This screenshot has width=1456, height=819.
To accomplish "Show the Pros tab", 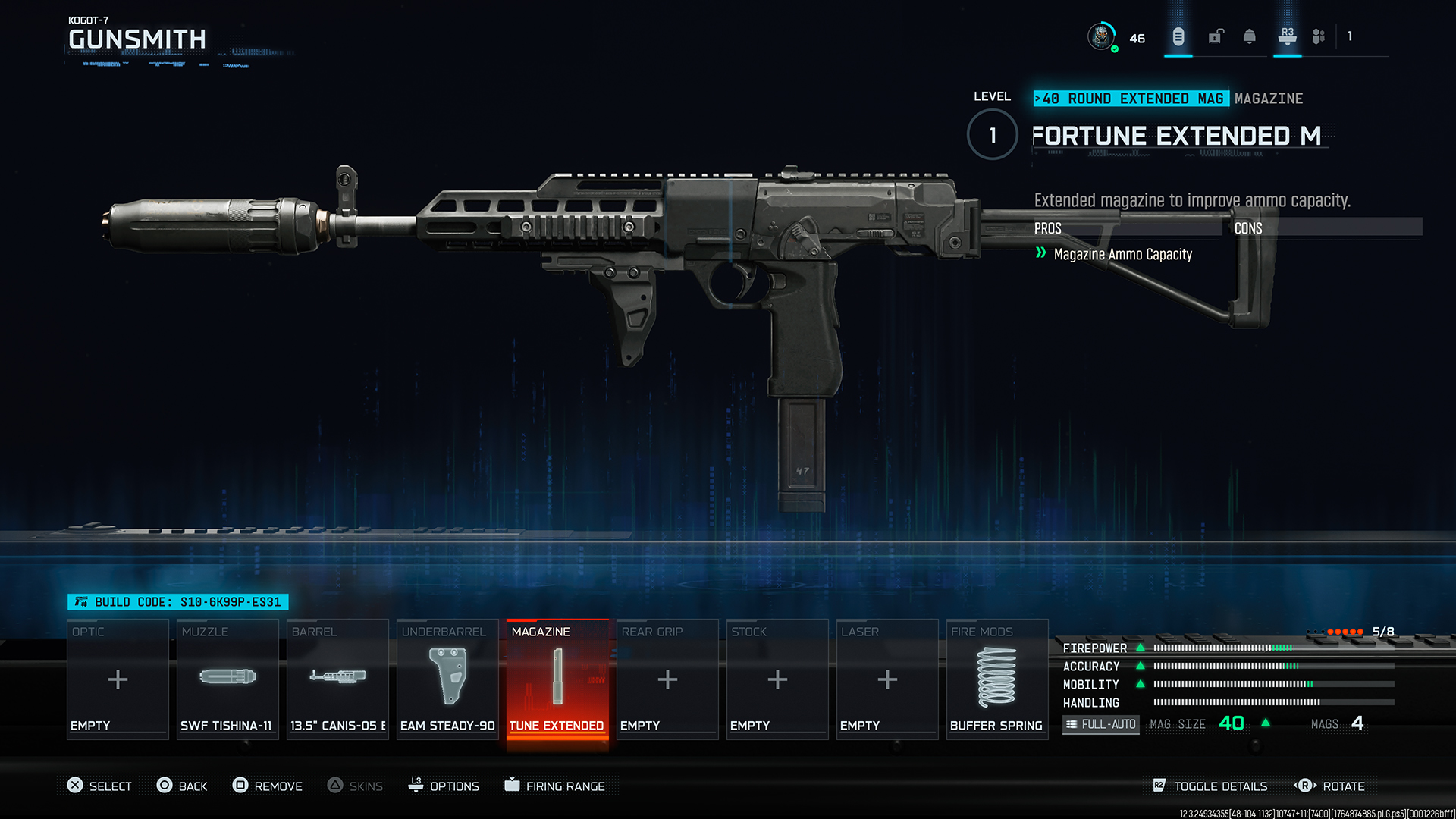I will [1048, 228].
